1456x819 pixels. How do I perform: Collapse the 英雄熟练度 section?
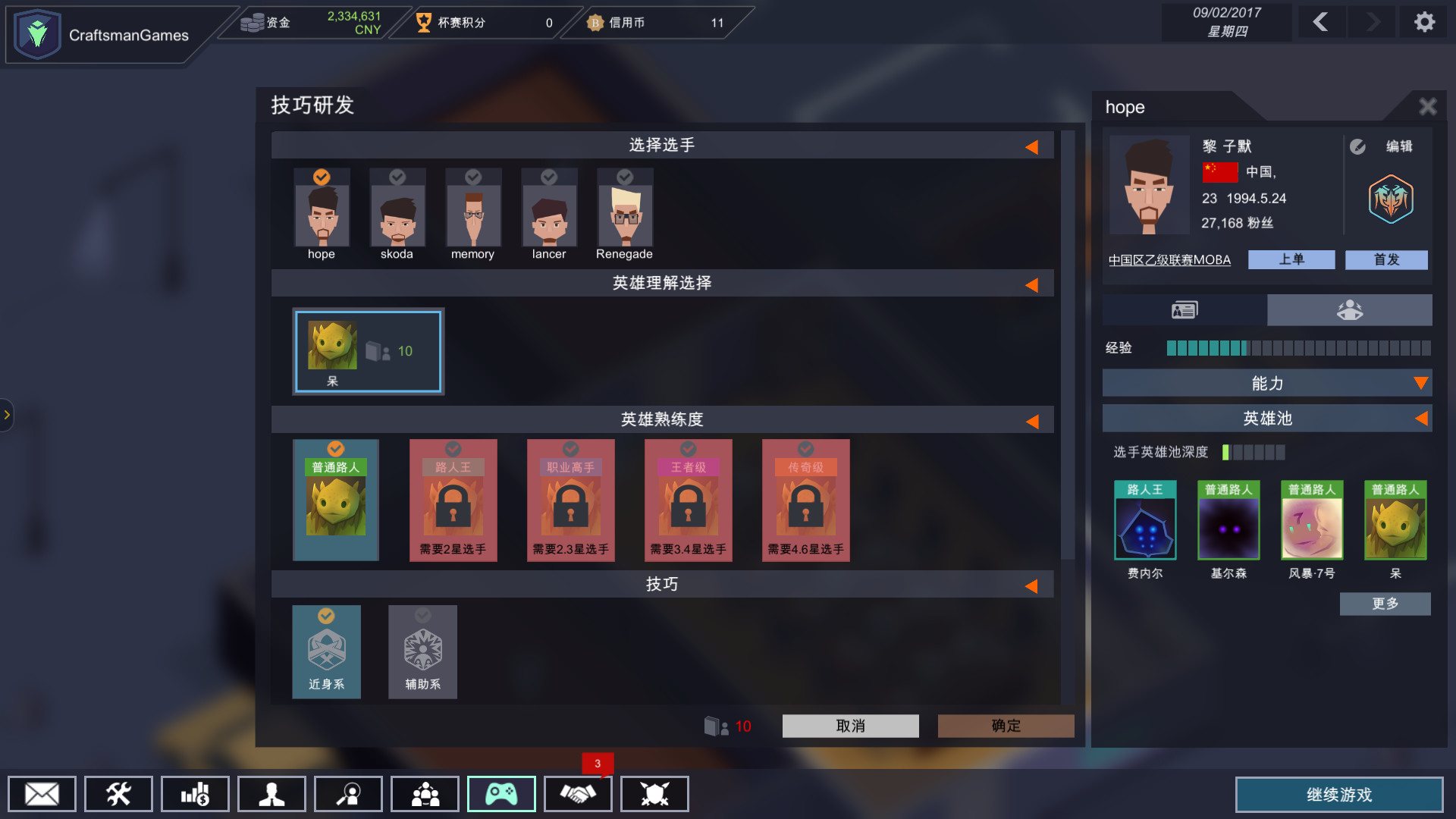click(1032, 419)
